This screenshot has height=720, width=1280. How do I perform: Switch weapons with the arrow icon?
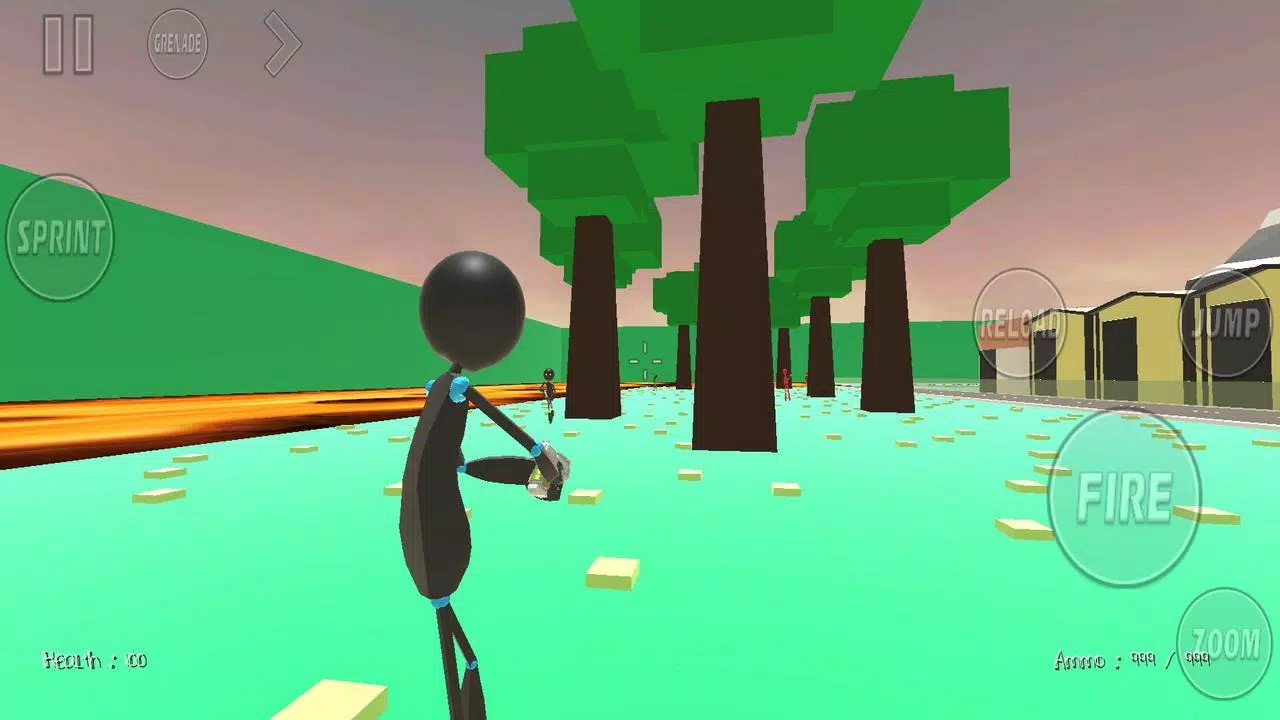point(281,42)
